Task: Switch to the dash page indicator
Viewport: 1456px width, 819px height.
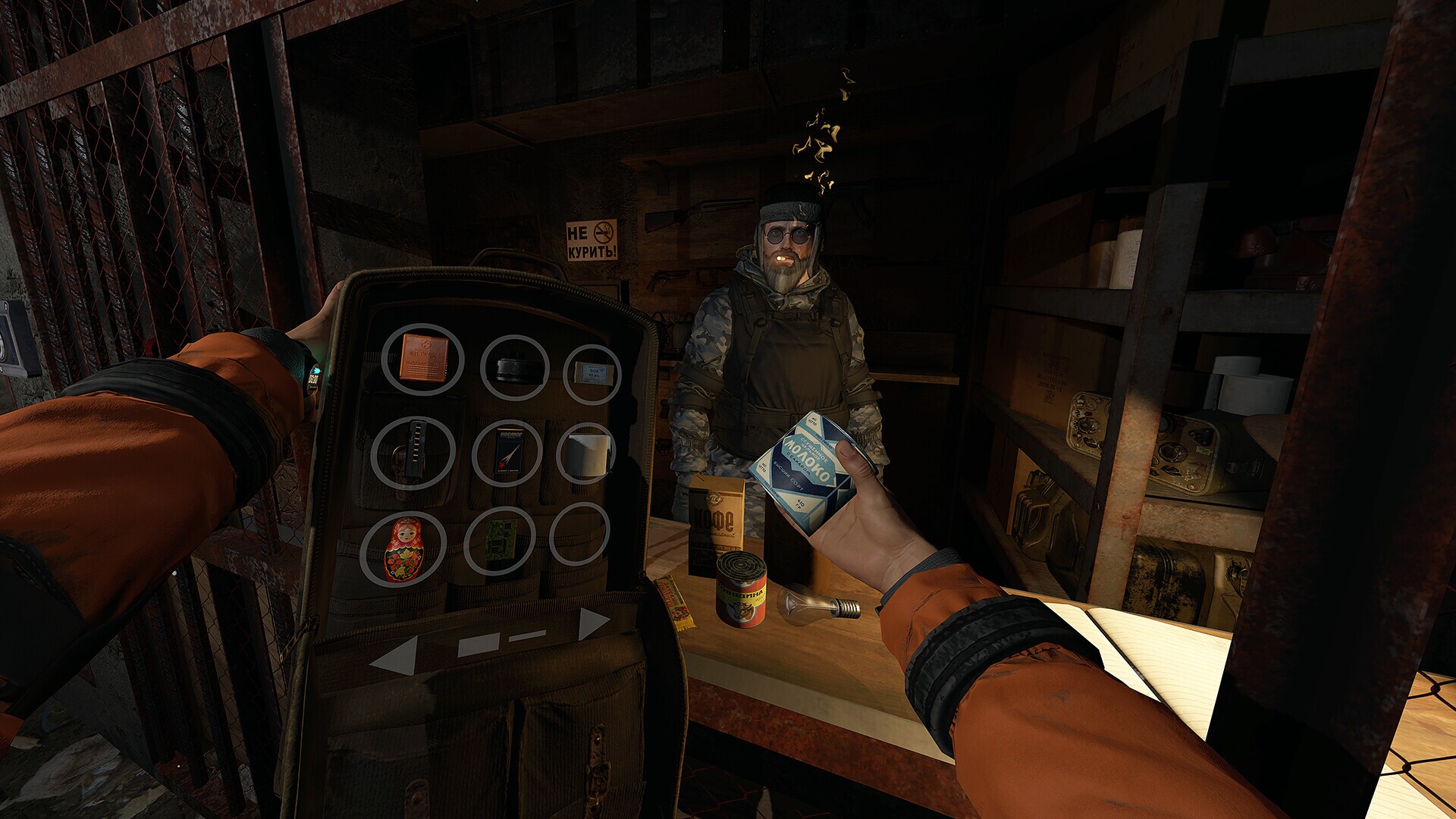Action: pyautogui.click(x=528, y=637)
